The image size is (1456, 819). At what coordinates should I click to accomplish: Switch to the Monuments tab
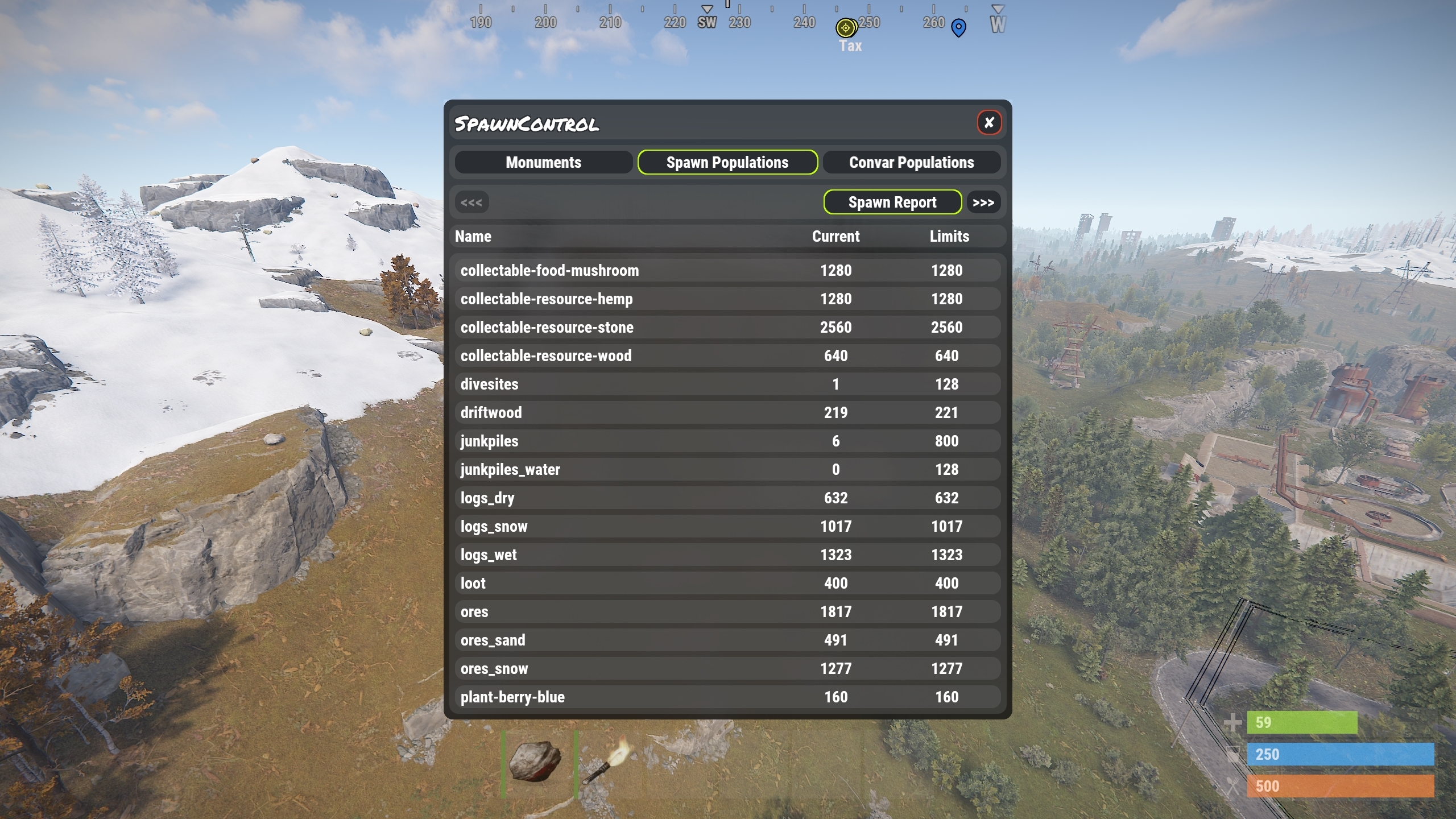(x=543, y=163)
